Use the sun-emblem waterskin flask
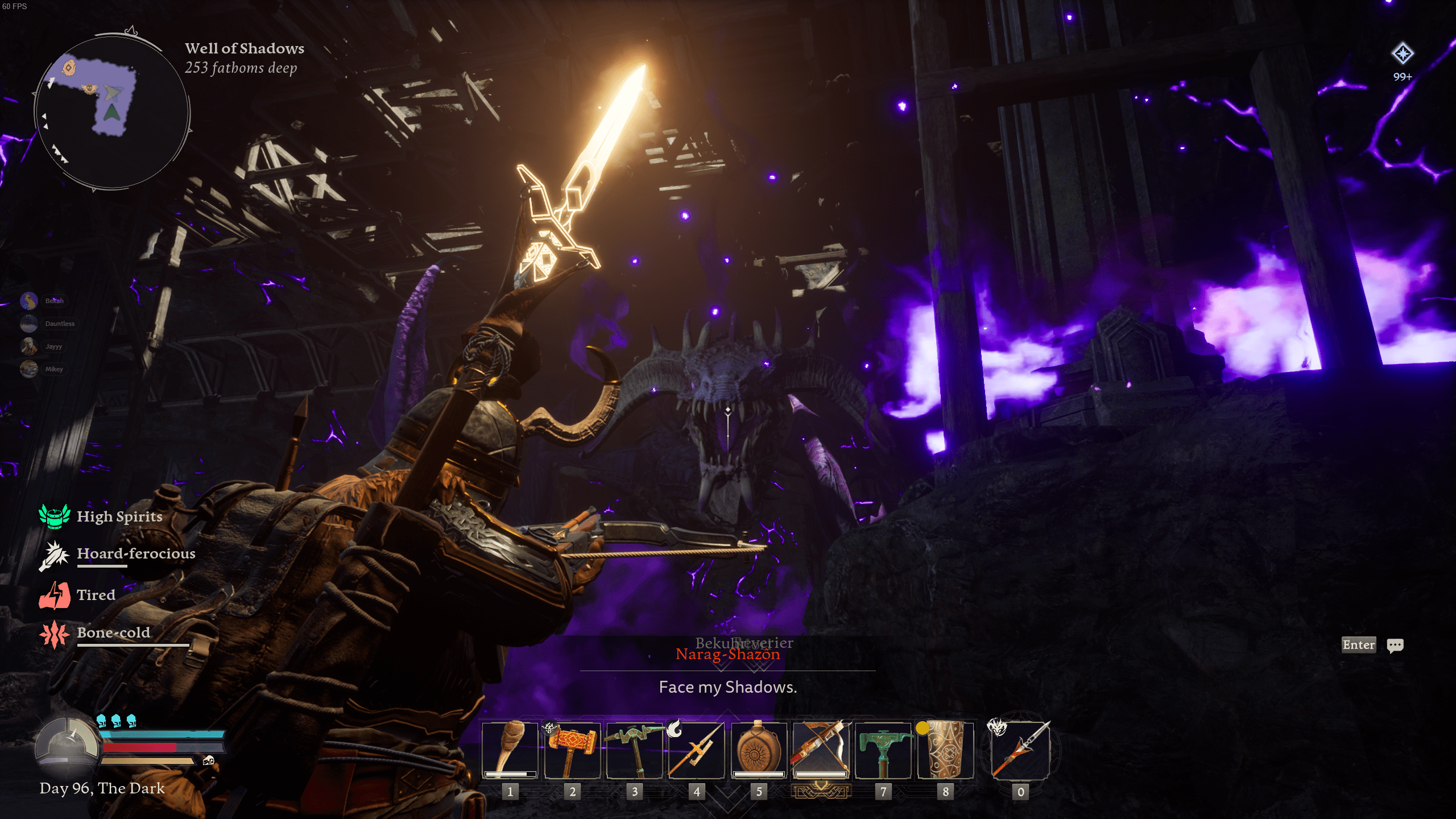Screen dimensions: 1456x819 (759, 750)
